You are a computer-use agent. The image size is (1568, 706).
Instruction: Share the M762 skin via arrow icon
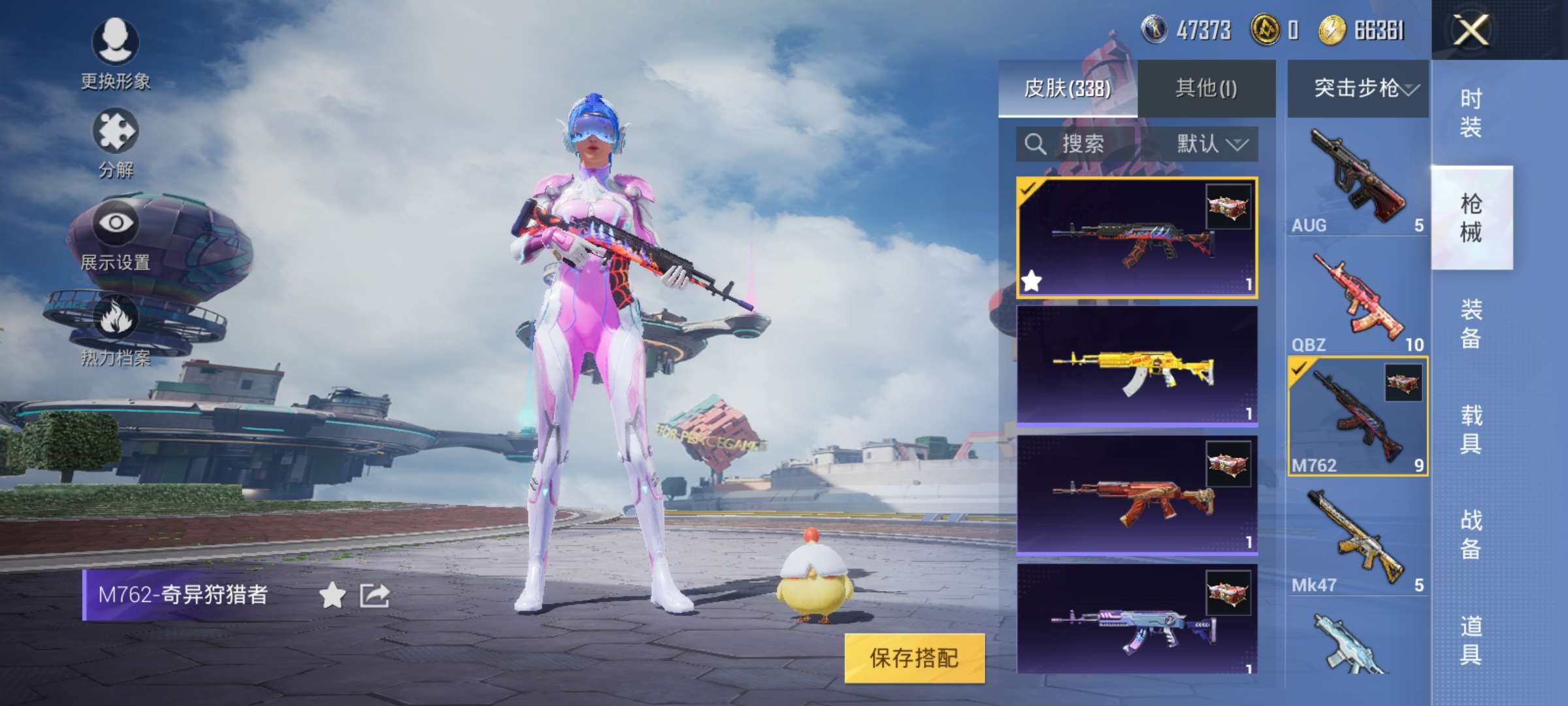pyautogui.click(x=375, y=596)
